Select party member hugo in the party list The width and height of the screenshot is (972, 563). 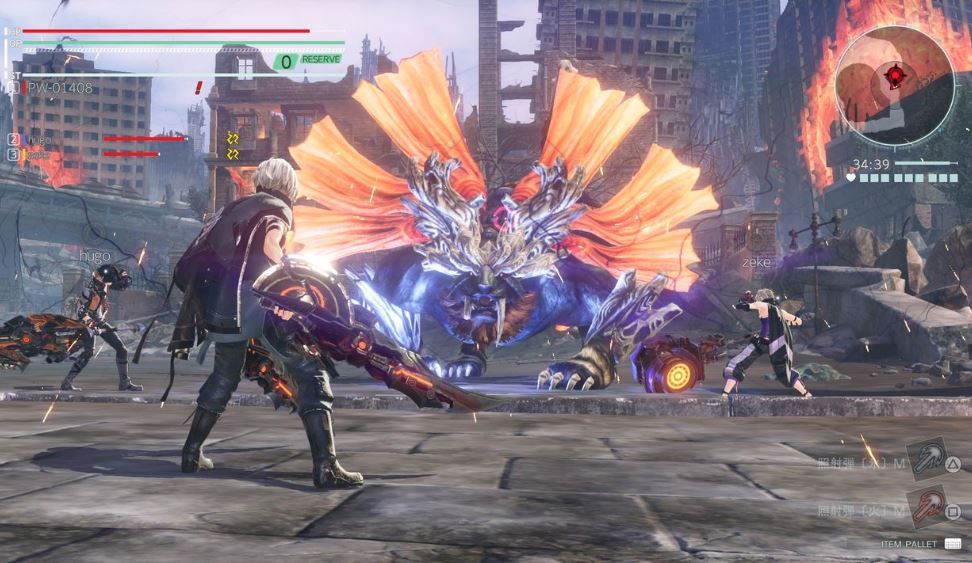(40, 140)
